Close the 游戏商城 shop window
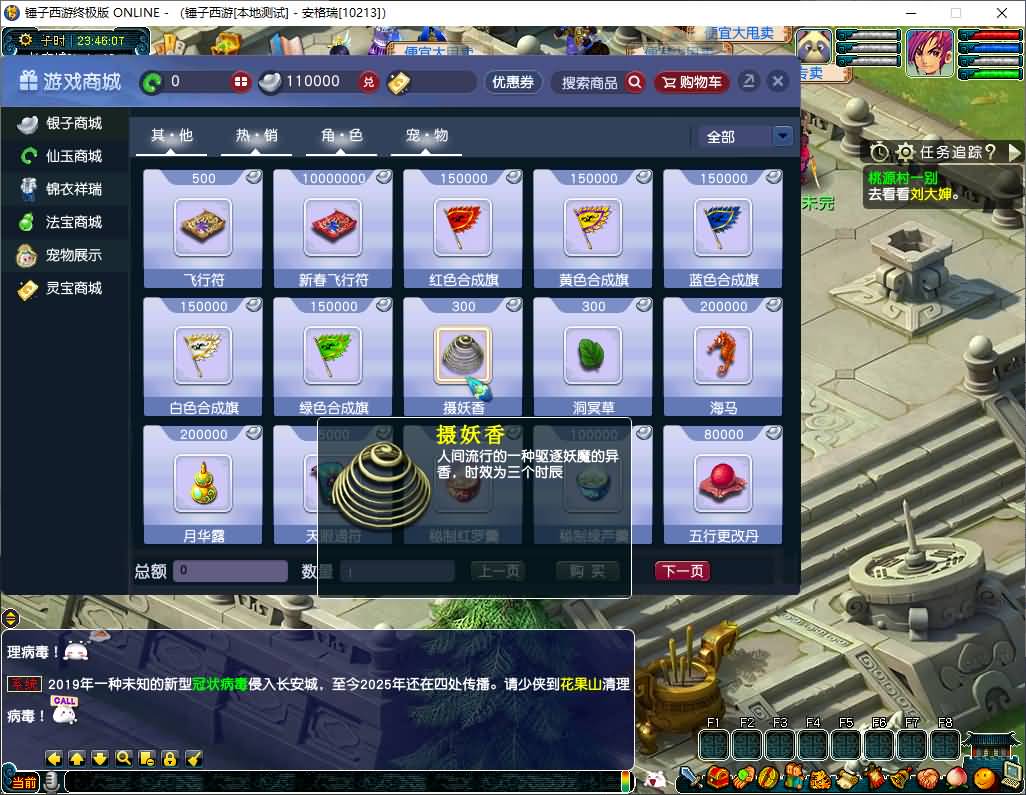Viewport: 1026px width, 795px height. (x=777, y=82)
